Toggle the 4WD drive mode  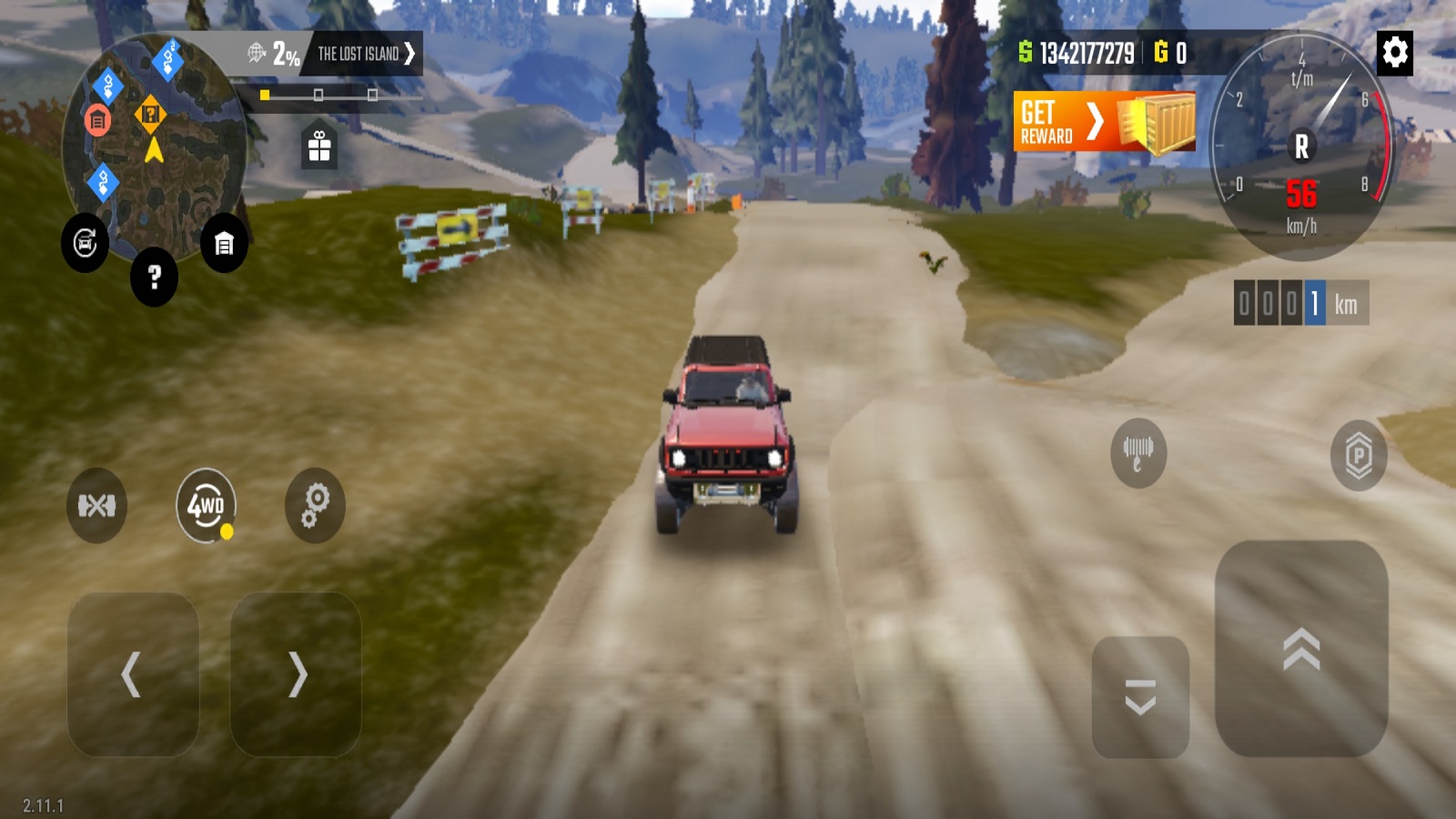click(x=206, y=505)
